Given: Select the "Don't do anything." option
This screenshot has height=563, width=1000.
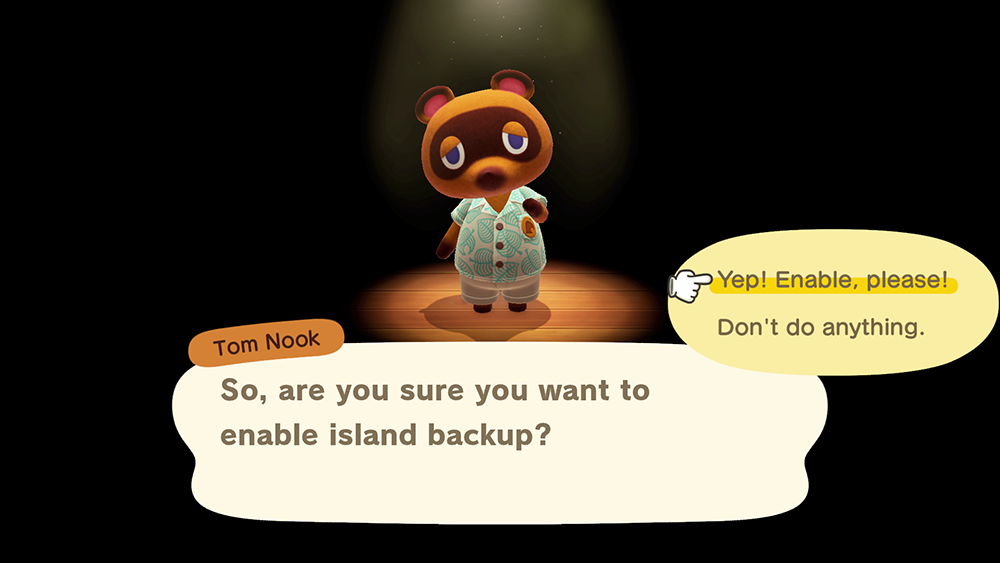Looking at the screenshot, I should click(820, 327).
